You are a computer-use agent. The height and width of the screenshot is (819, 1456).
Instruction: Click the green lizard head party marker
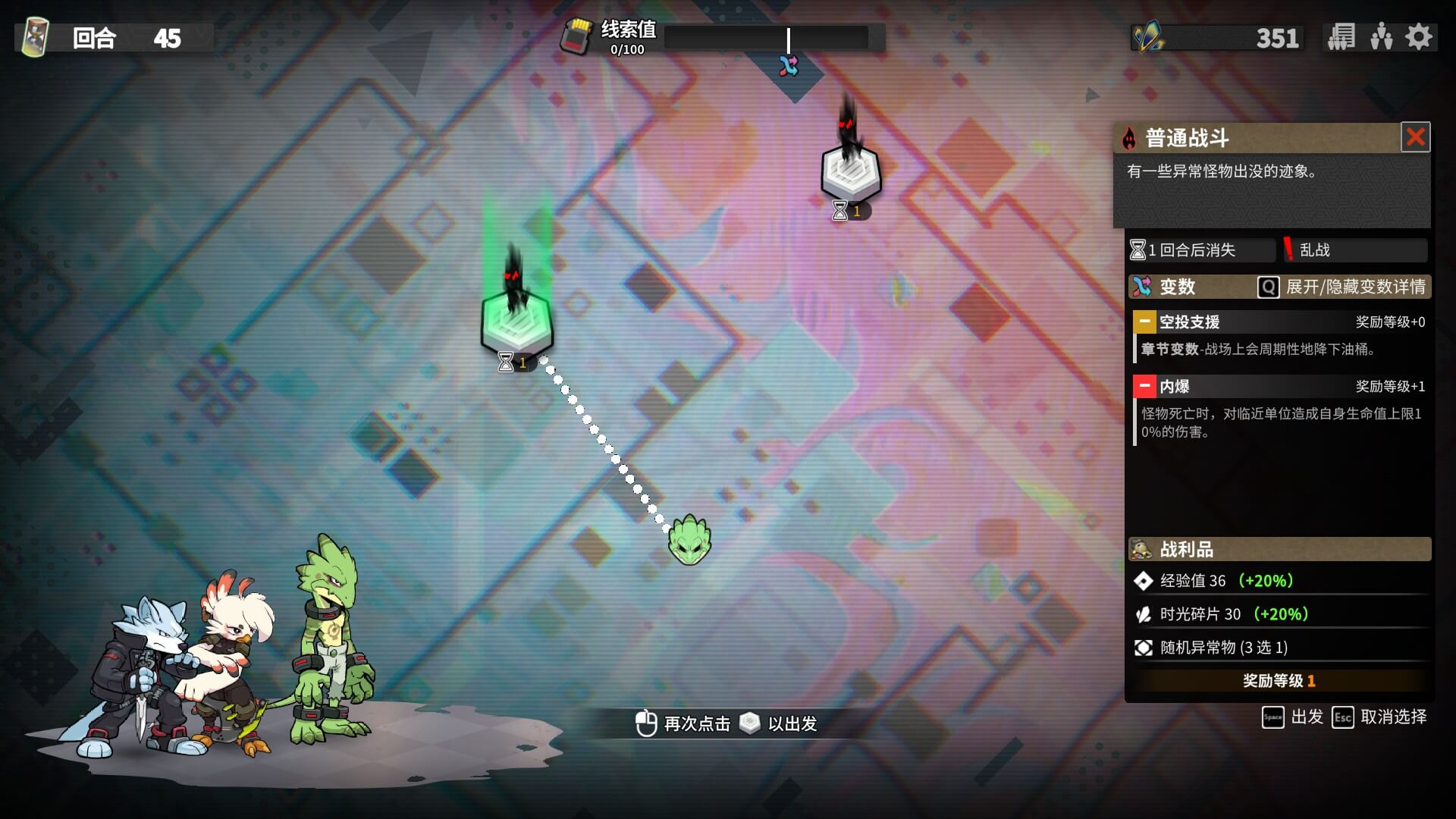pos(689,540)
